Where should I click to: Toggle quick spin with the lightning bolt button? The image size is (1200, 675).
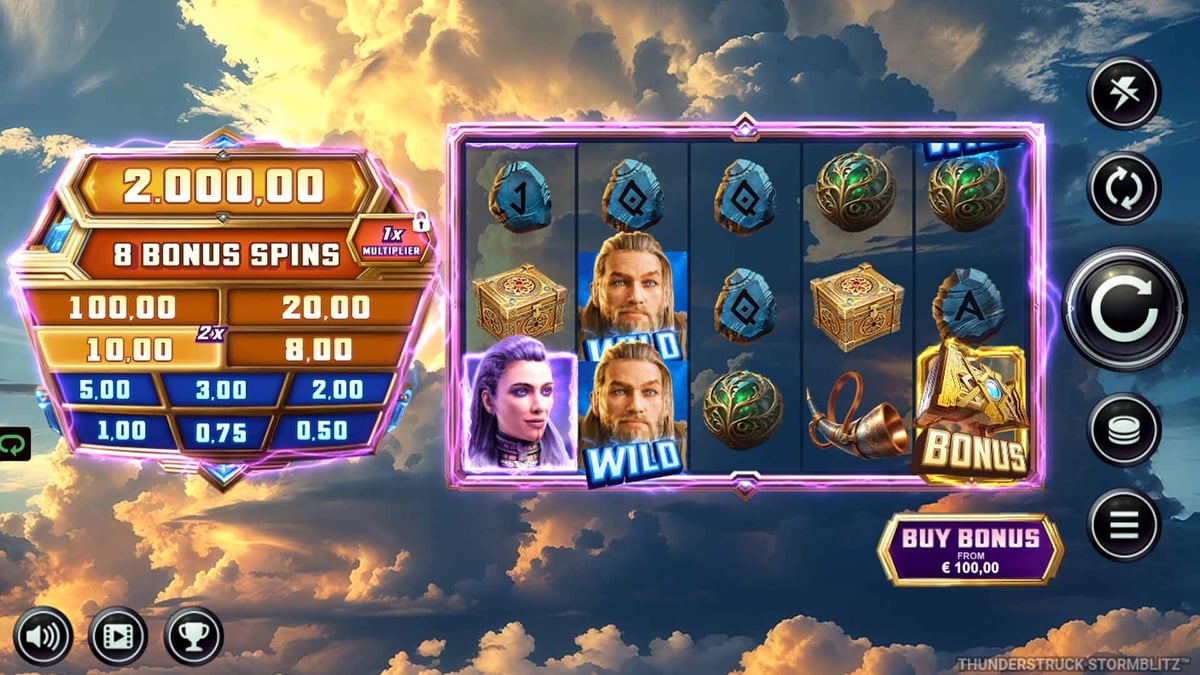point(1124,93)
